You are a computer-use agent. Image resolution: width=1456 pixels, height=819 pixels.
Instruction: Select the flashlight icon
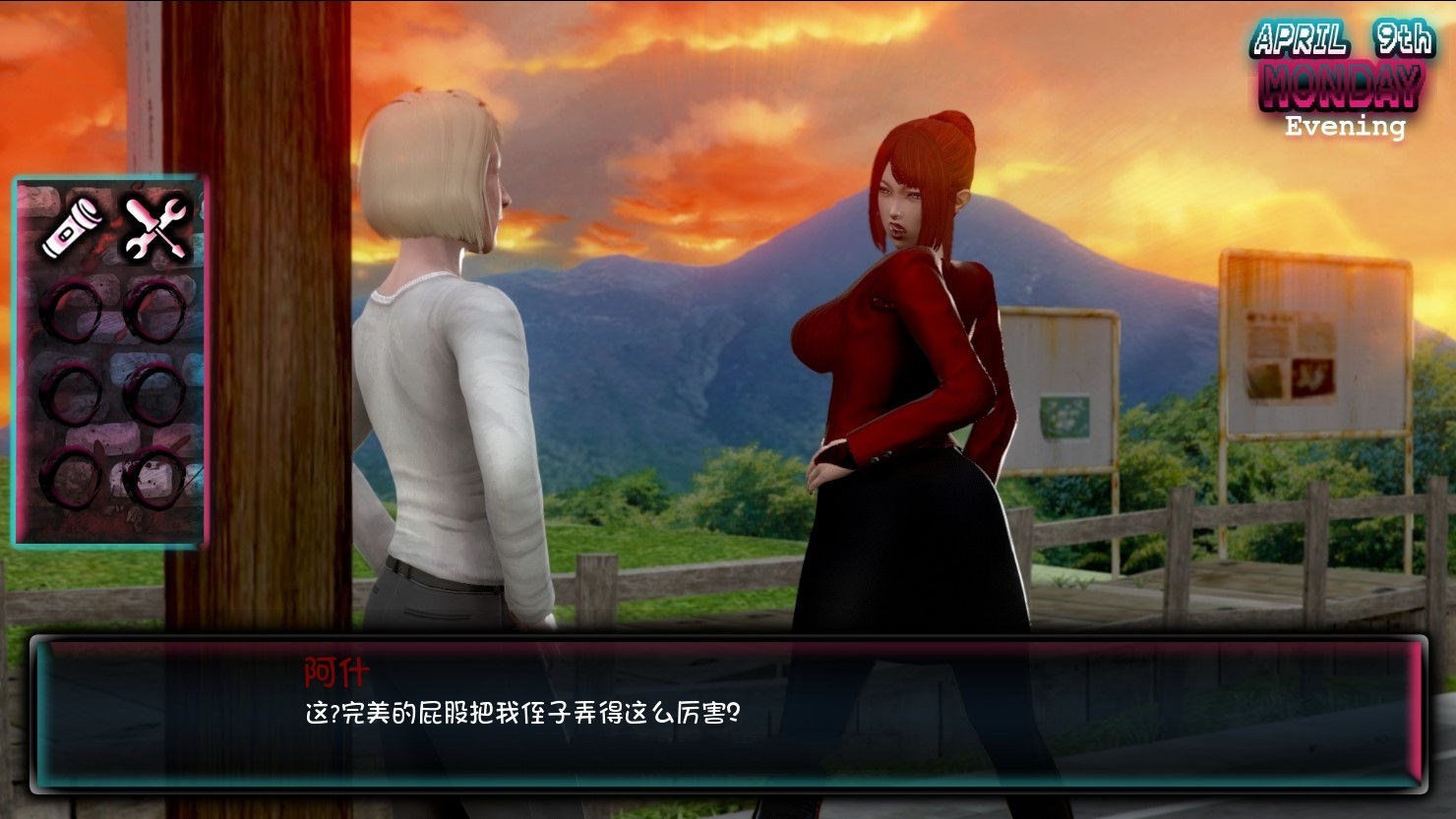73,224
